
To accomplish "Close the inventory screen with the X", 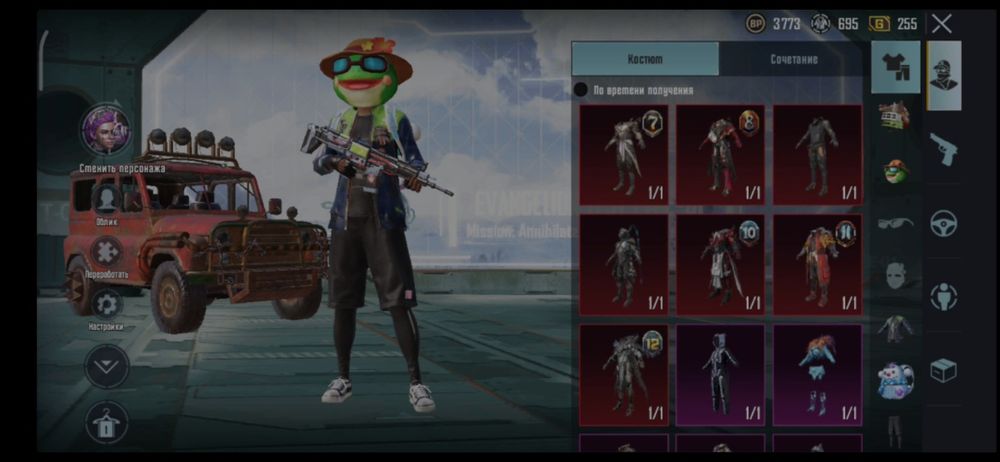I will (x=941, y=24).
